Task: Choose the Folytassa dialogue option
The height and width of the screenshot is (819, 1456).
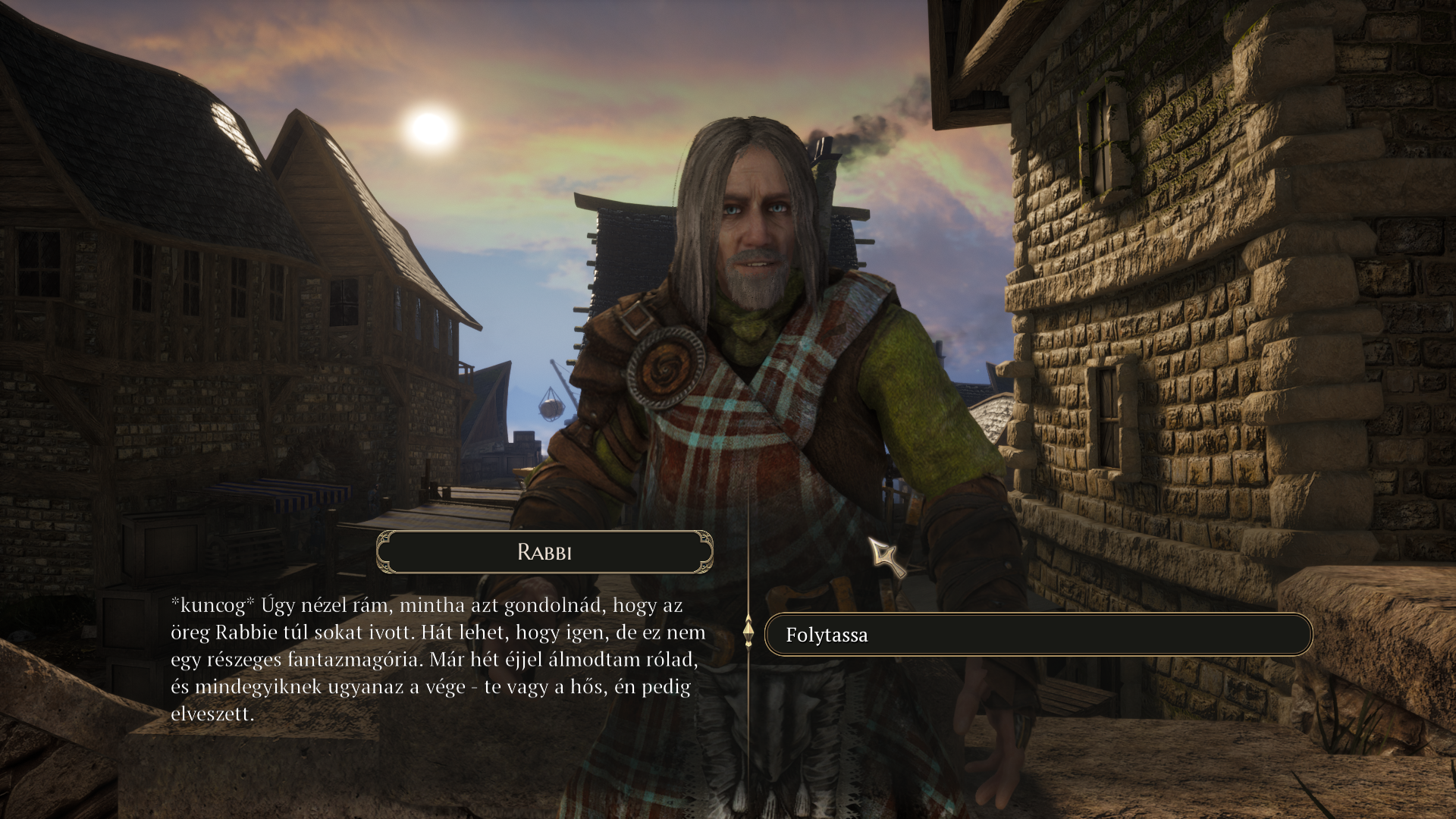Action: click(1037, 635)
